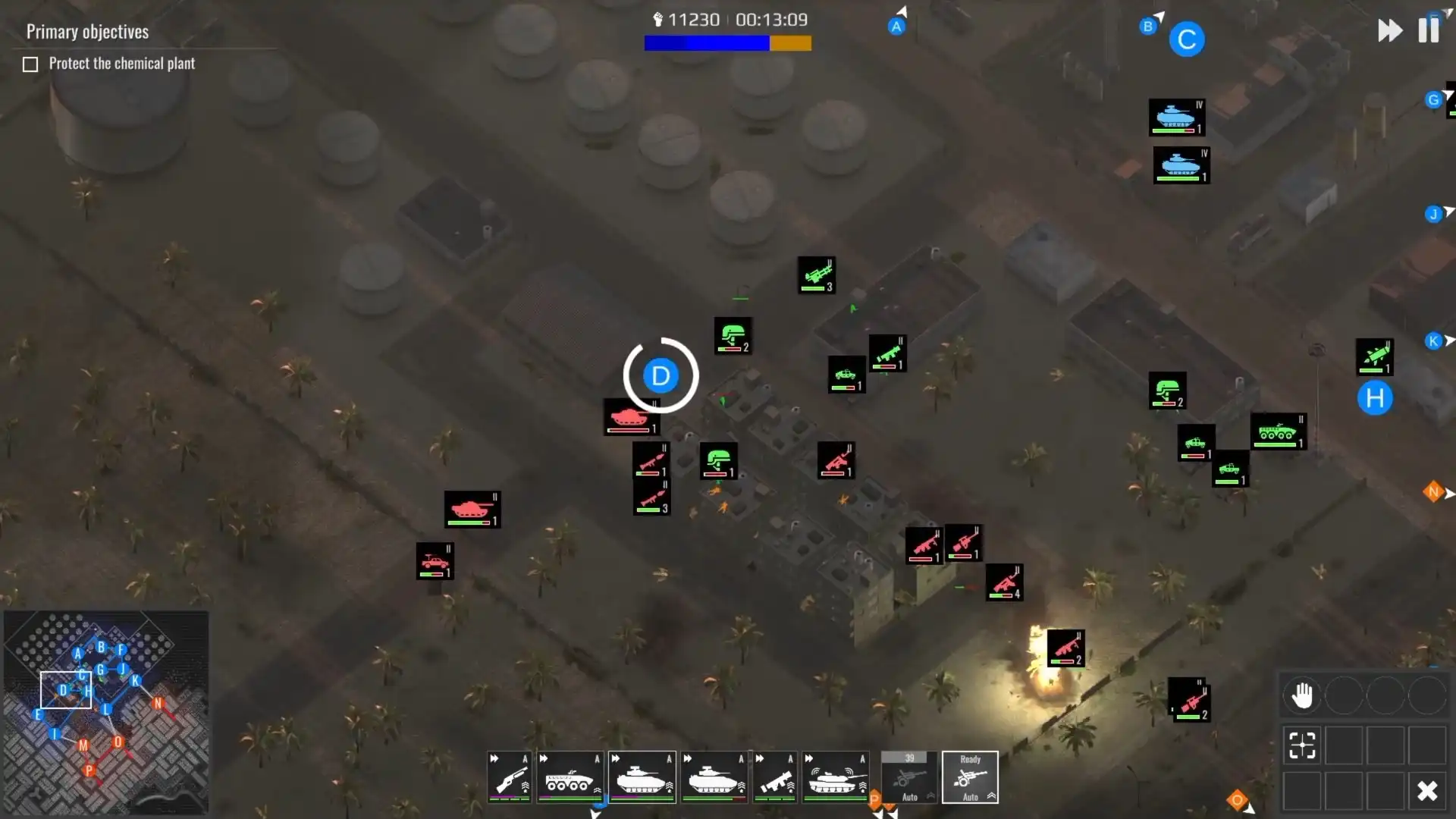1456x819 pixels.
Task: Select the IFV unit card
Action: [x=641, y=777]
